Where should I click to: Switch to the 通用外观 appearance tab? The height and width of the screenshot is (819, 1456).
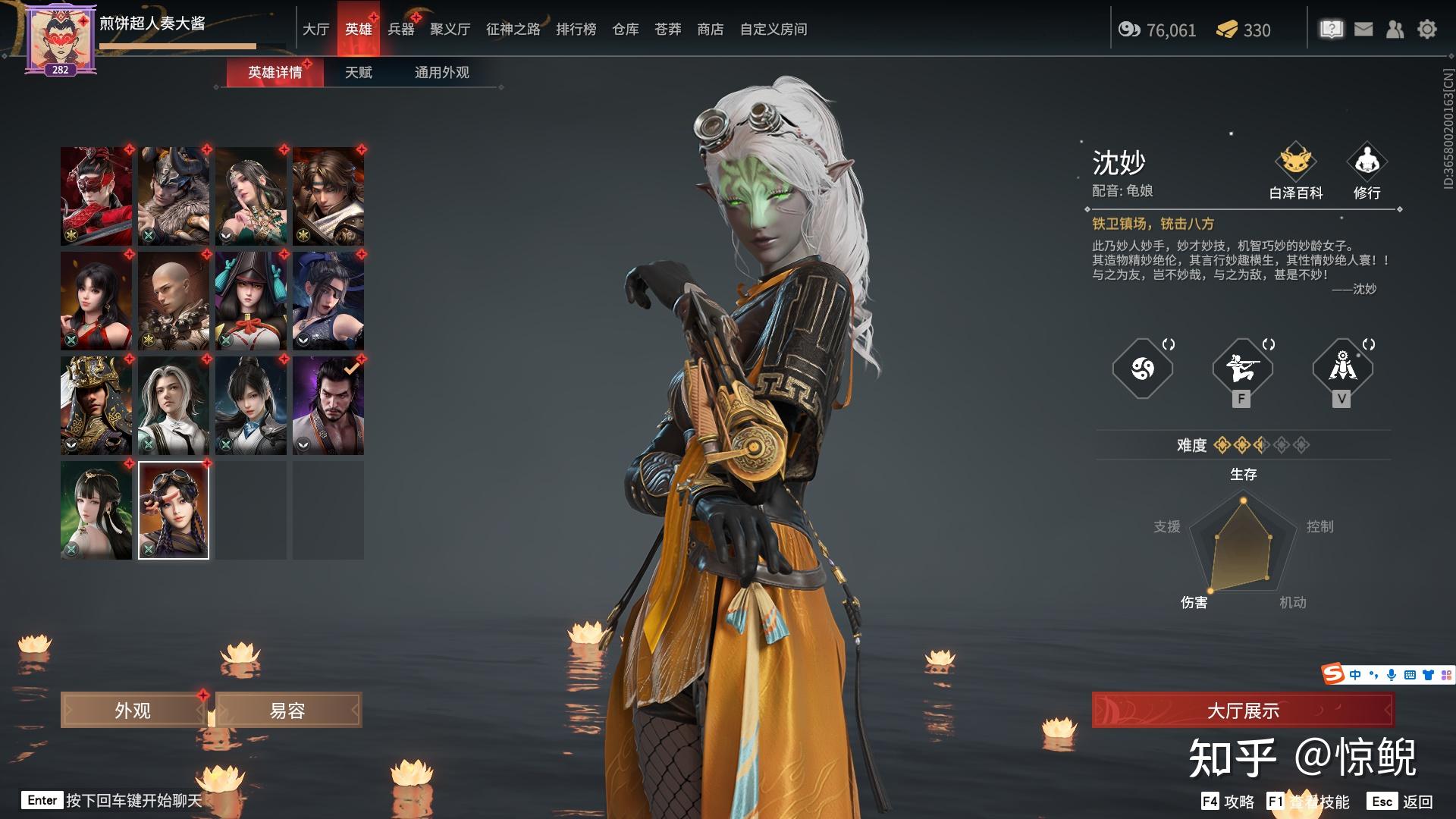(x=441, y=73)
